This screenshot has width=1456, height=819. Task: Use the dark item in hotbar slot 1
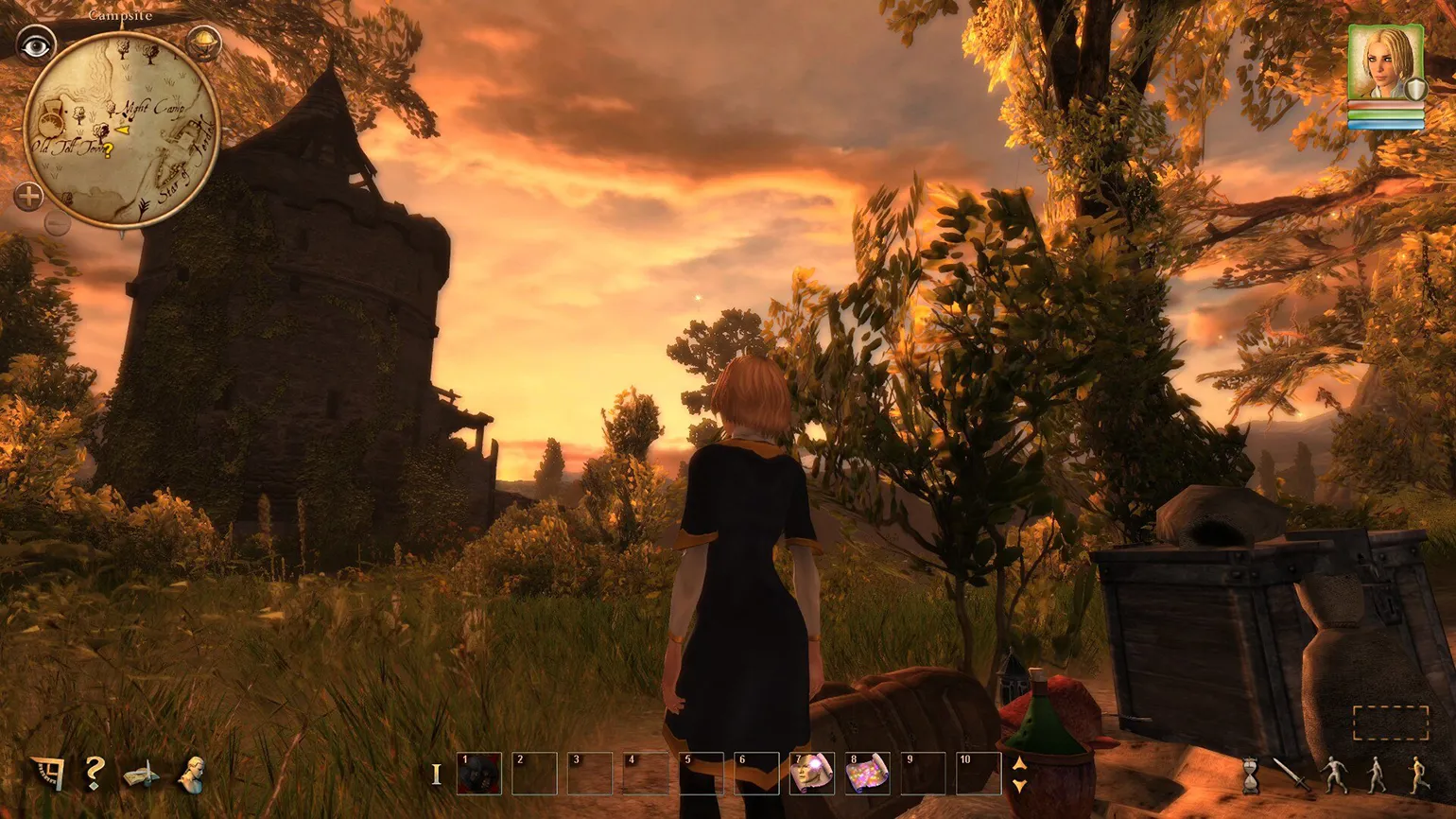[478, 774]
